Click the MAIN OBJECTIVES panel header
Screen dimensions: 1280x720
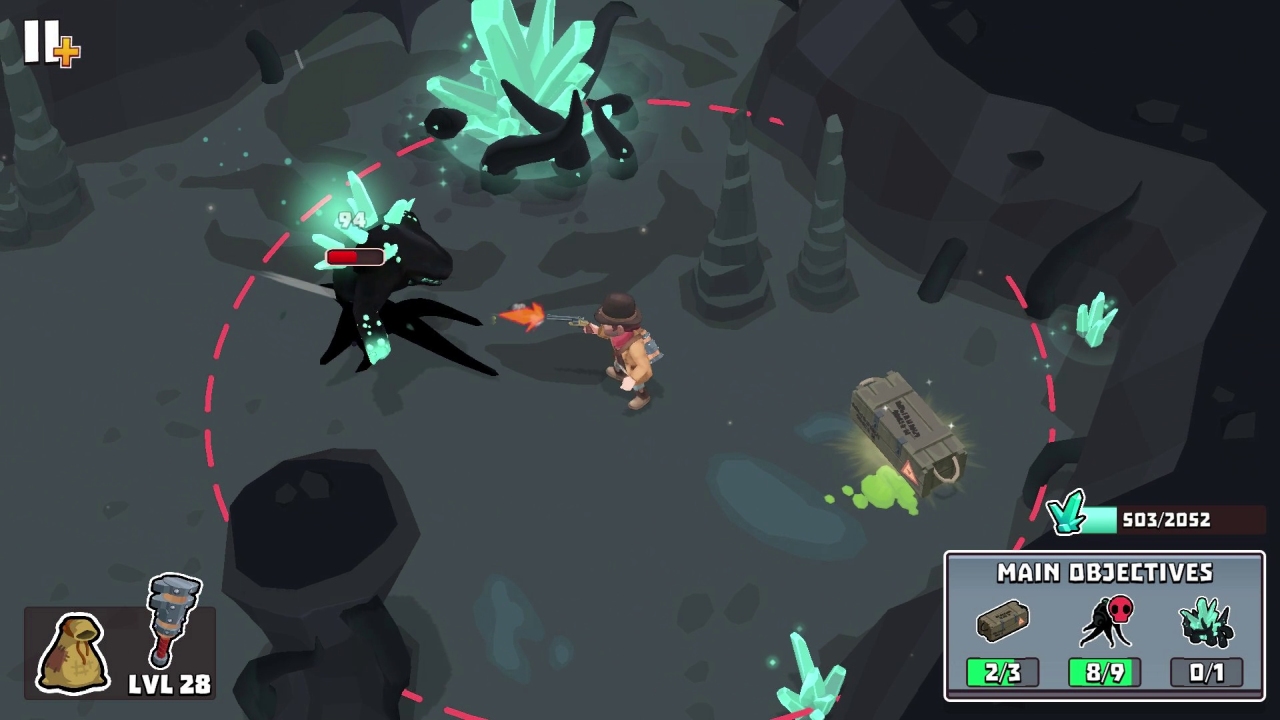click(x=1103, y=573)
